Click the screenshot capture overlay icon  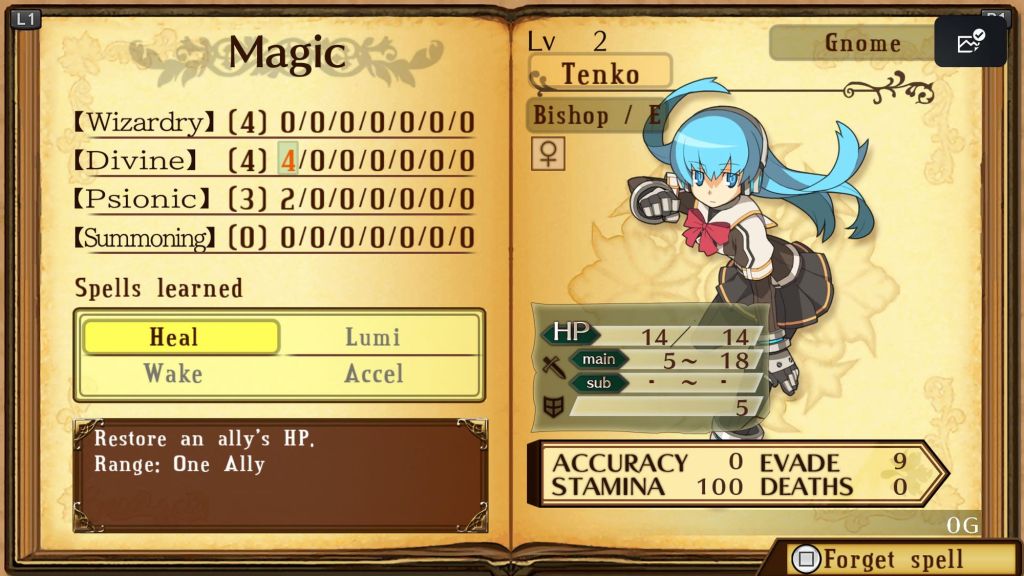(970, 42)
